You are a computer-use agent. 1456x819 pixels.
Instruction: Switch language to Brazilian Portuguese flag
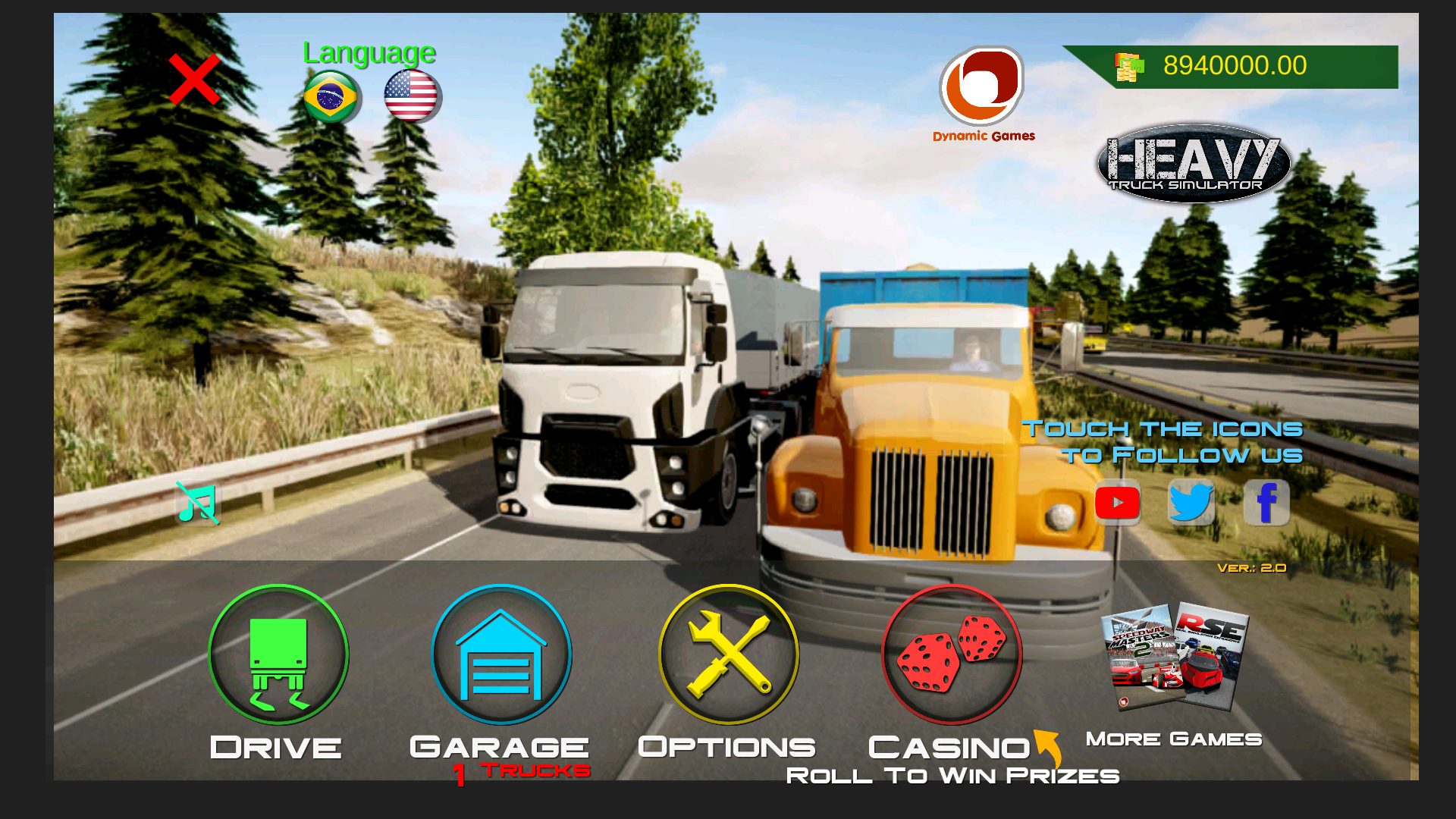coord(331,97)
